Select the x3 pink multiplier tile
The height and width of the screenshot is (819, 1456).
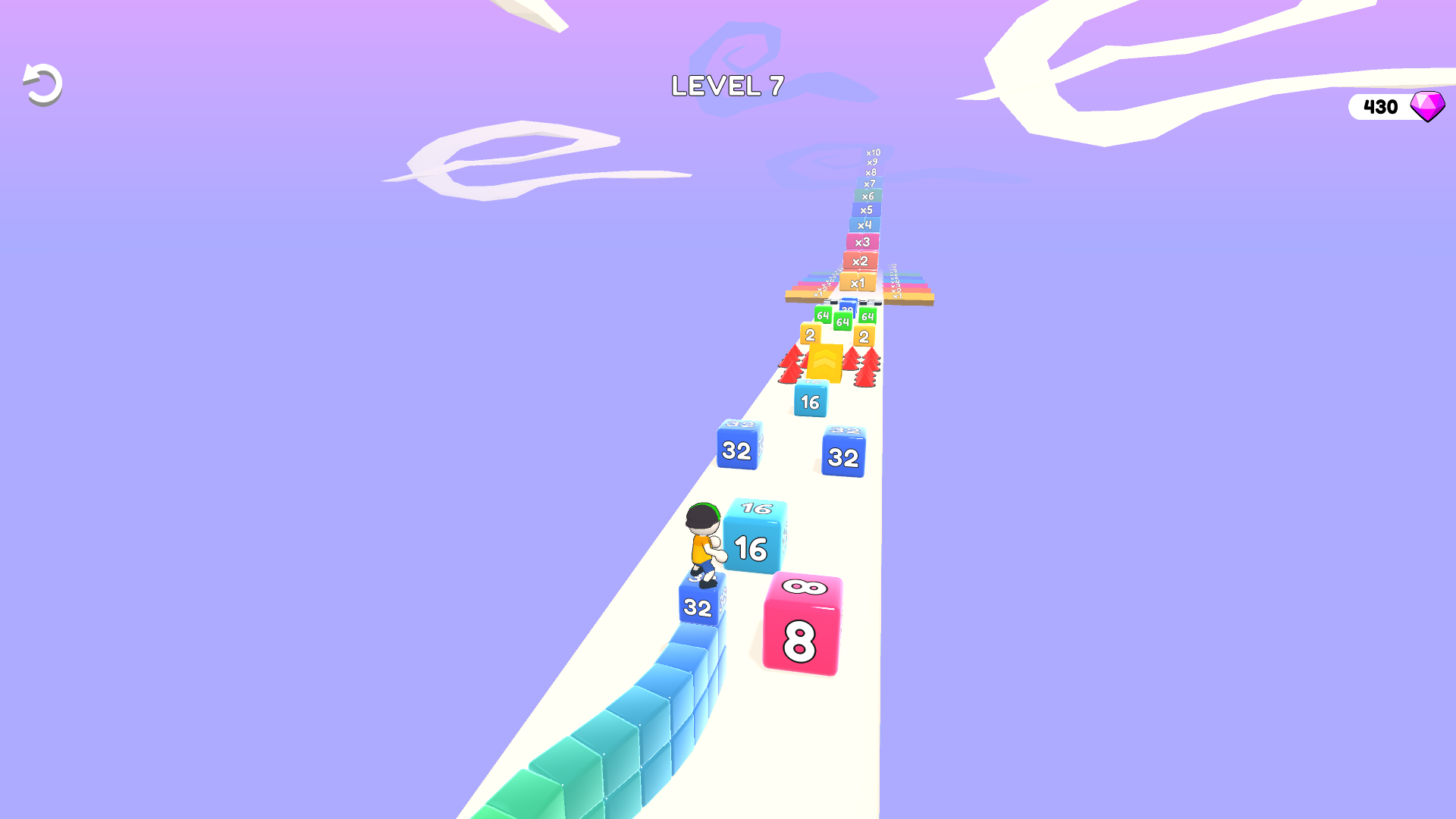pyautogui.click(x=862, y=240)
